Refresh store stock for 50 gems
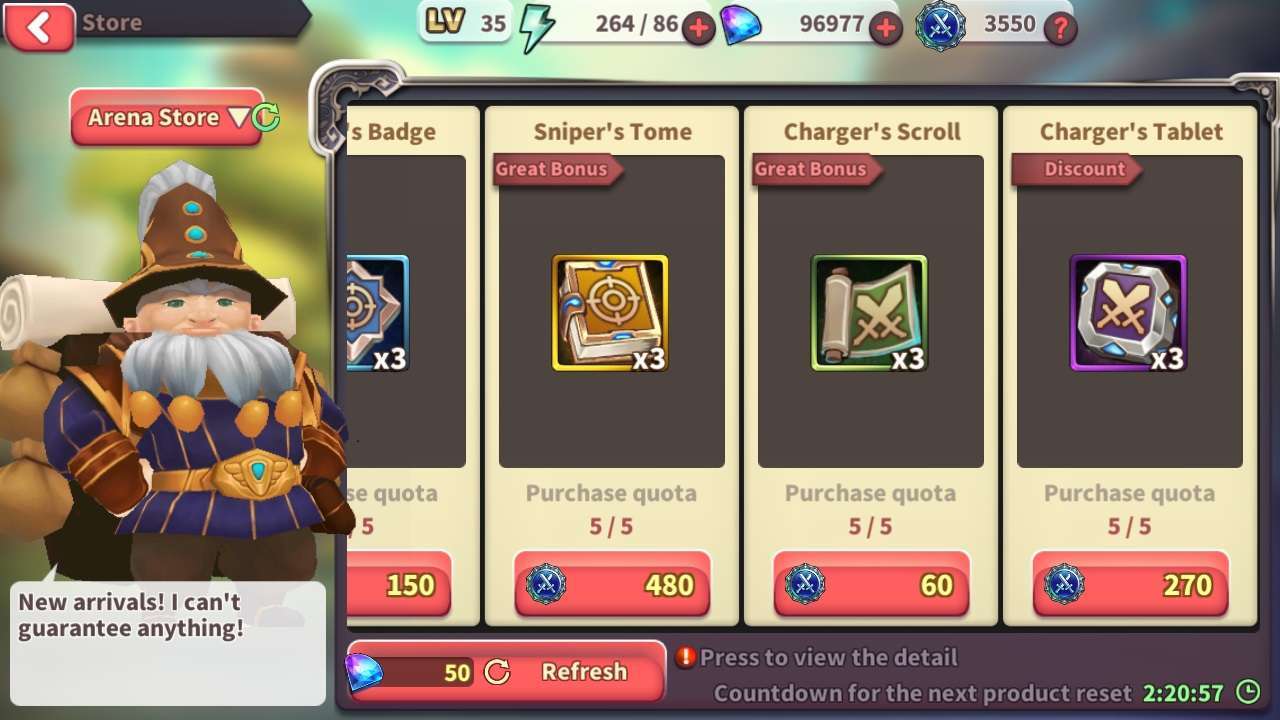Viewport: 1280px width, 720px height. pos(506,672)
